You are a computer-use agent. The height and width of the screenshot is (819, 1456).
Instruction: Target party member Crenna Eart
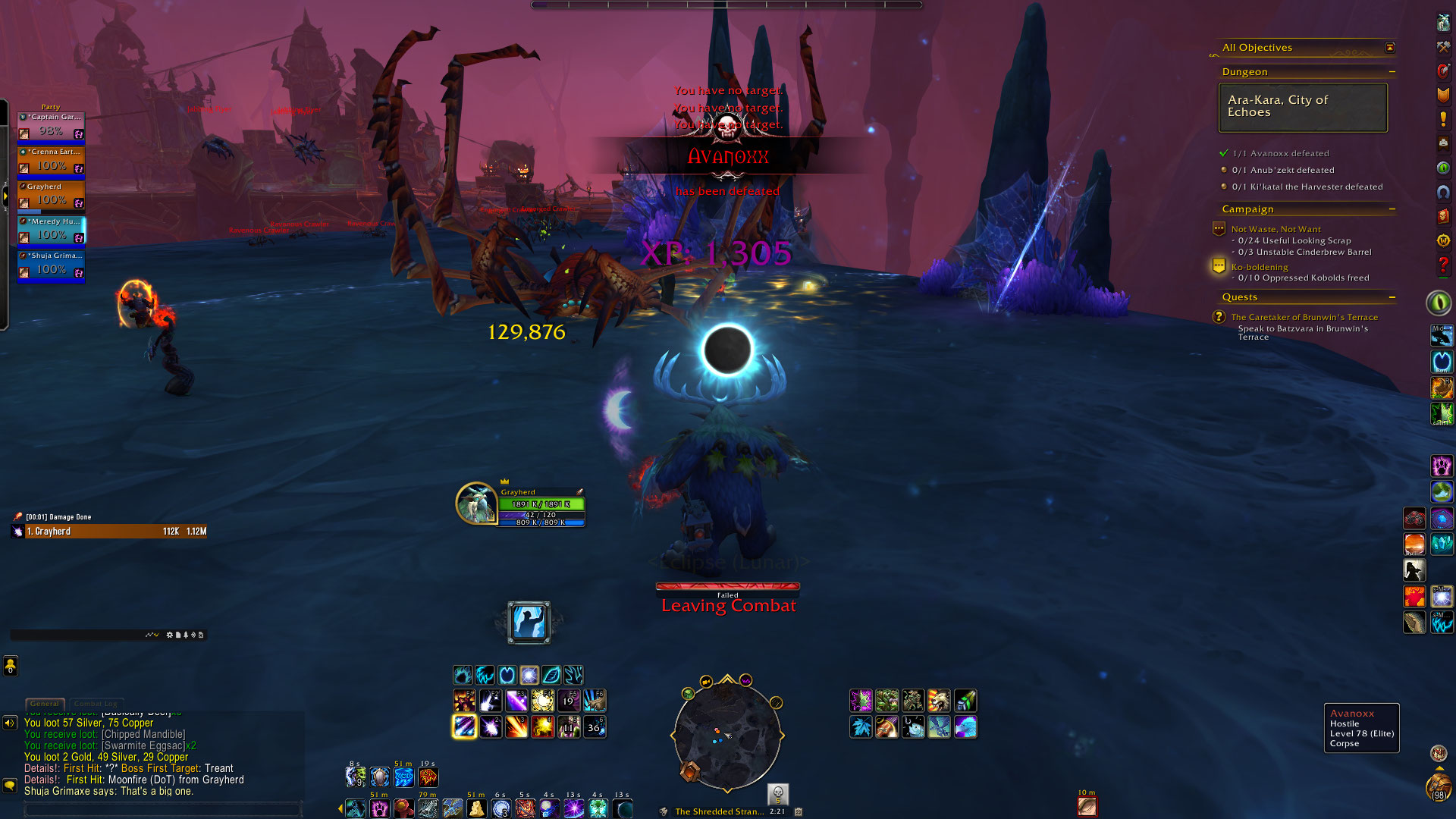pyautogui.click(x=51, y=161)
